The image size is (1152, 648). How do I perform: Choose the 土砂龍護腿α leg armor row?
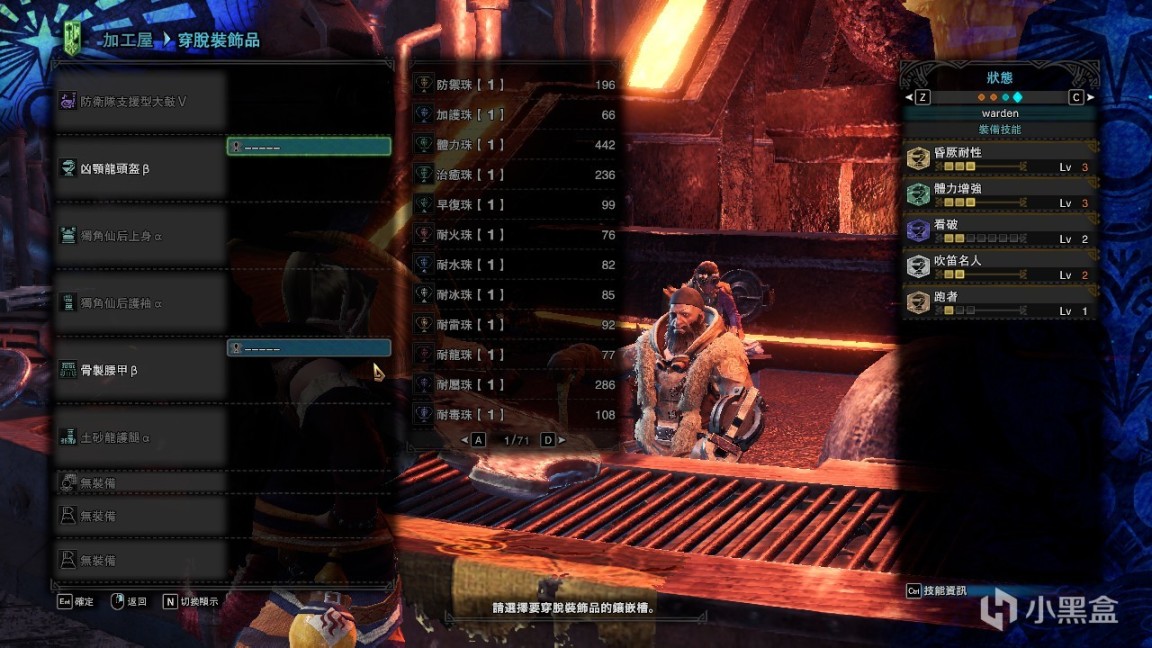(140, 437)
